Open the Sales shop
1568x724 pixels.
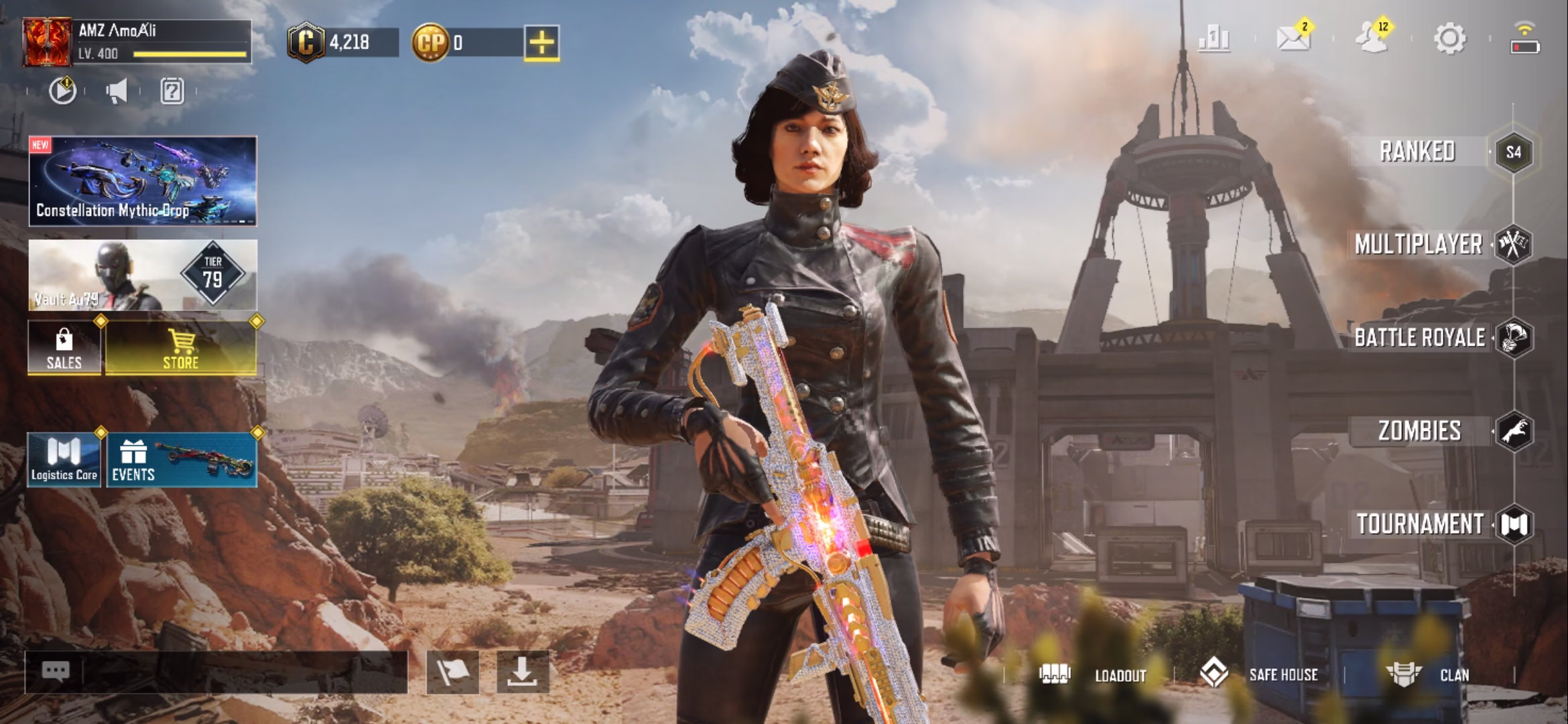[64, 347]
